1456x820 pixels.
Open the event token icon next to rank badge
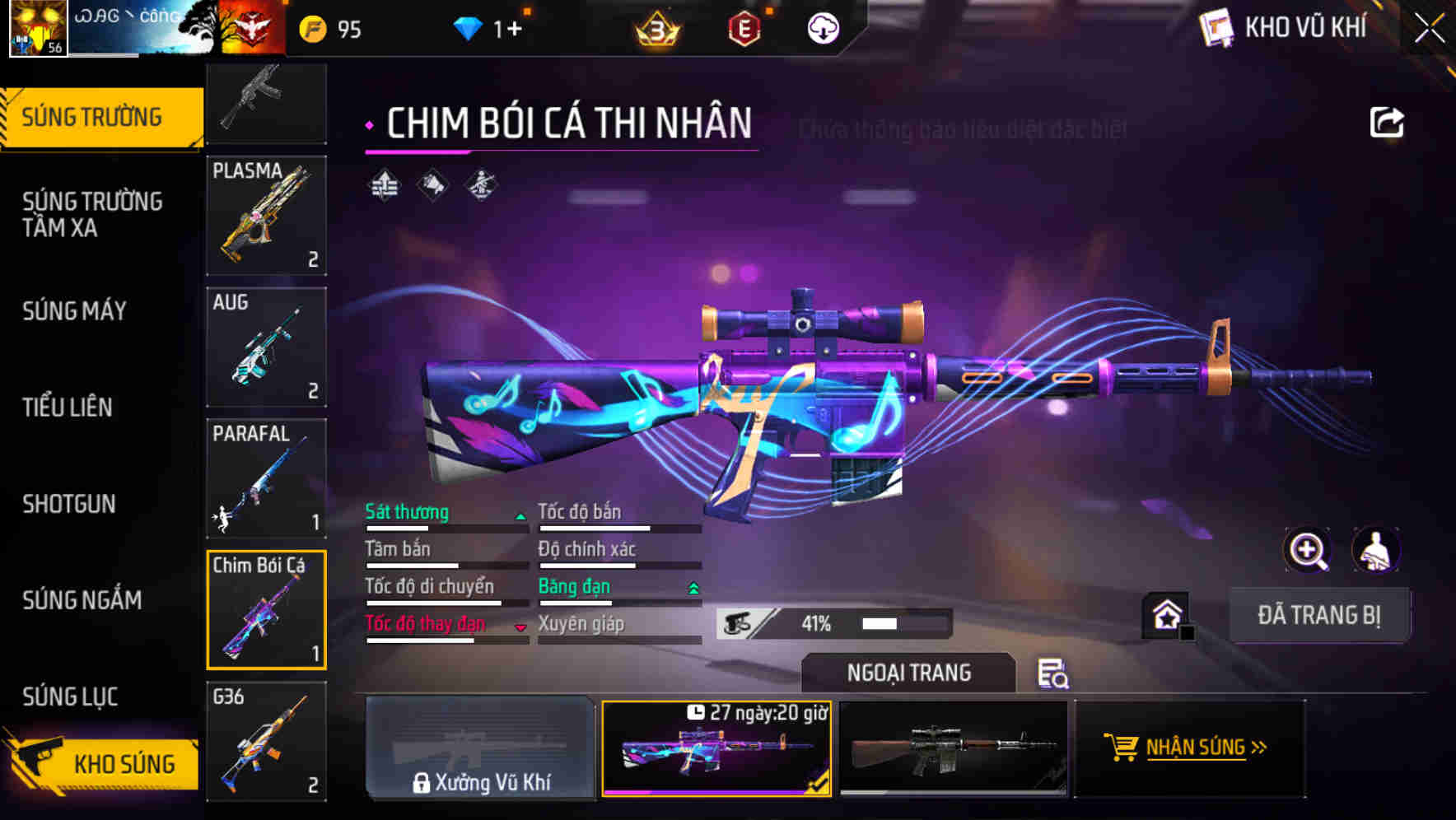(x=742, y=30)
